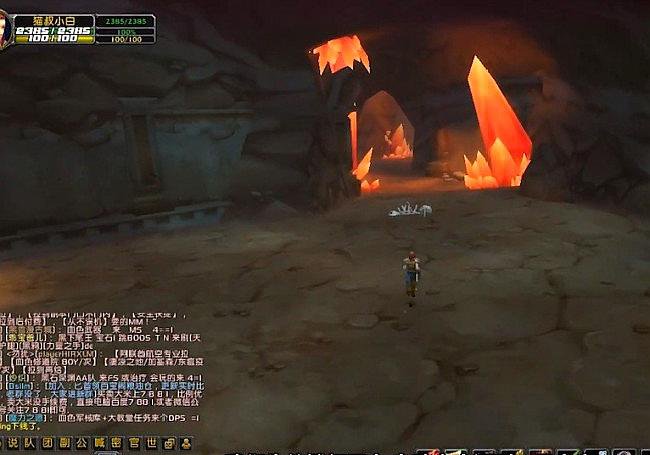Select the 密 whisper chat button

(116, 443)
